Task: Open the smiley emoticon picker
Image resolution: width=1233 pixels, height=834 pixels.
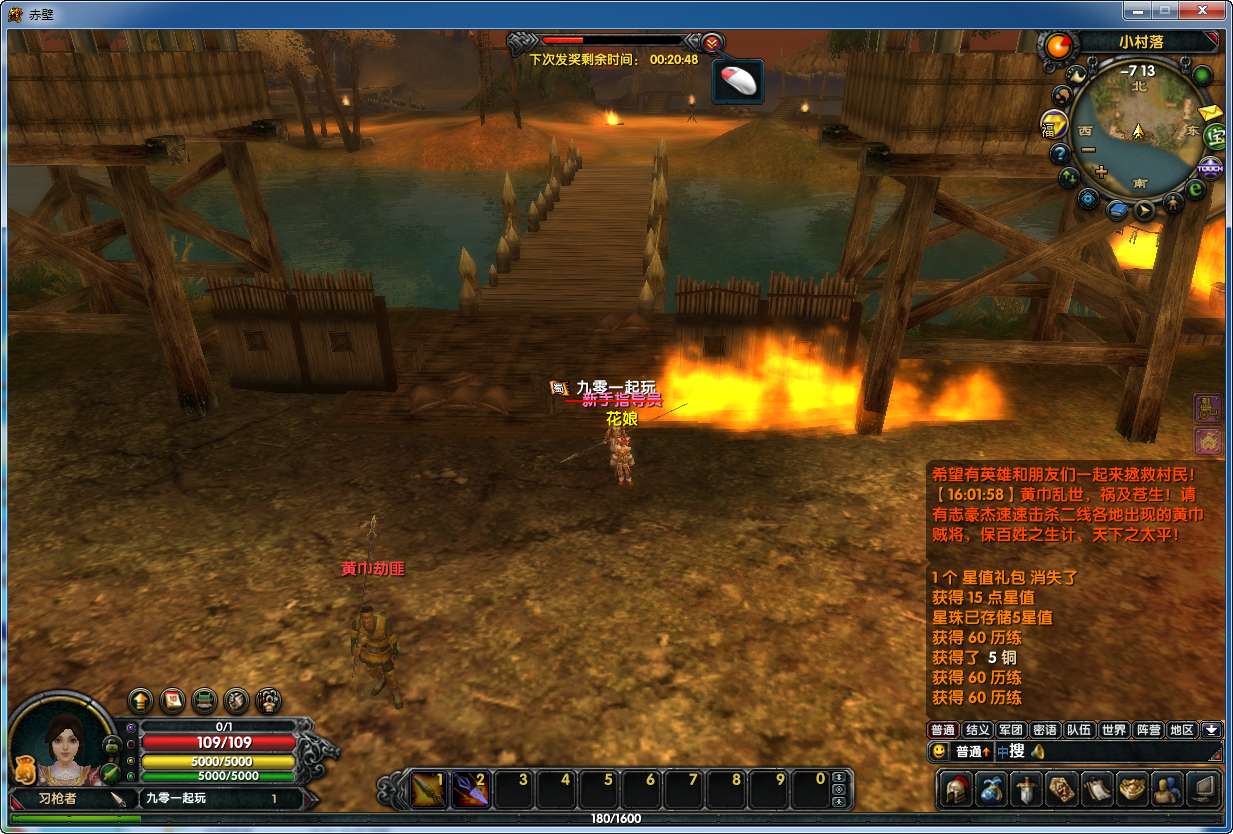Action: point(938,751)
